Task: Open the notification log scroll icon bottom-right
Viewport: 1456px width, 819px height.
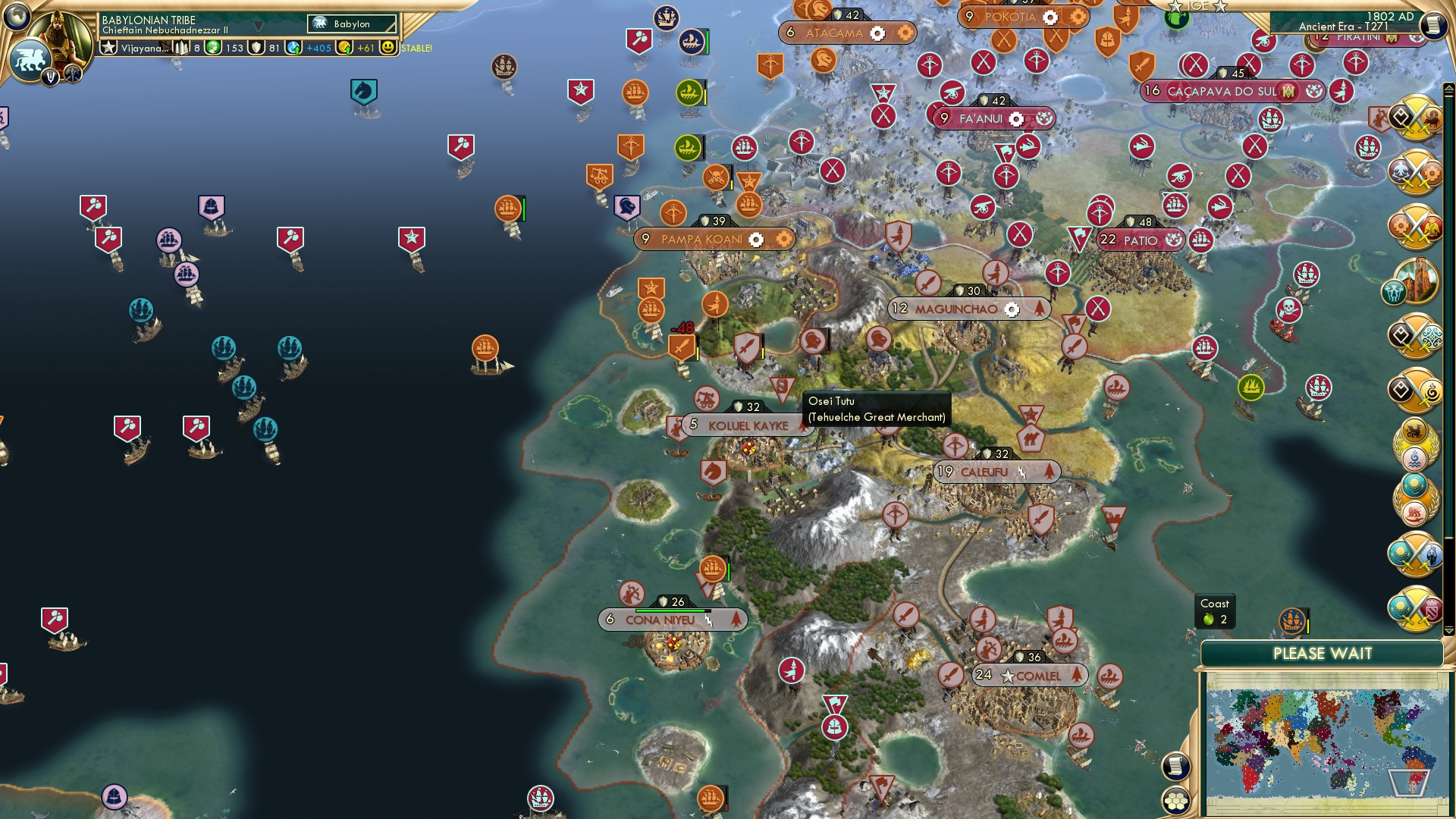Action: [x=1175, y=767]
